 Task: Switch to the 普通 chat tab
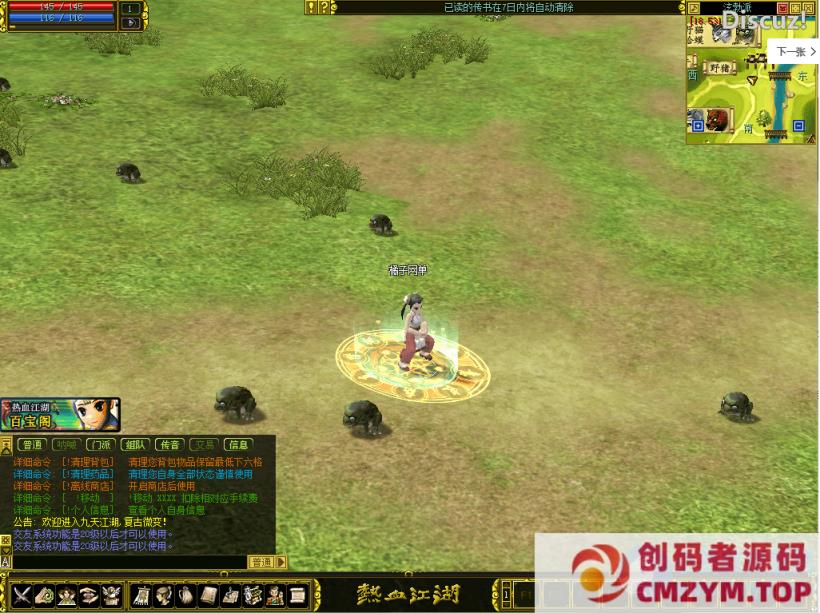[x=33, y=444]
